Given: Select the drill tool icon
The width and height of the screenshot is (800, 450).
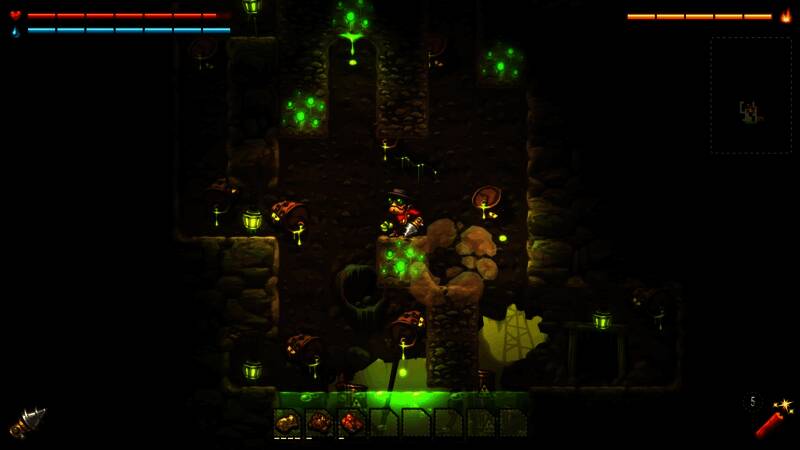Looking at the screenshot, I should [x=27, y=421].
